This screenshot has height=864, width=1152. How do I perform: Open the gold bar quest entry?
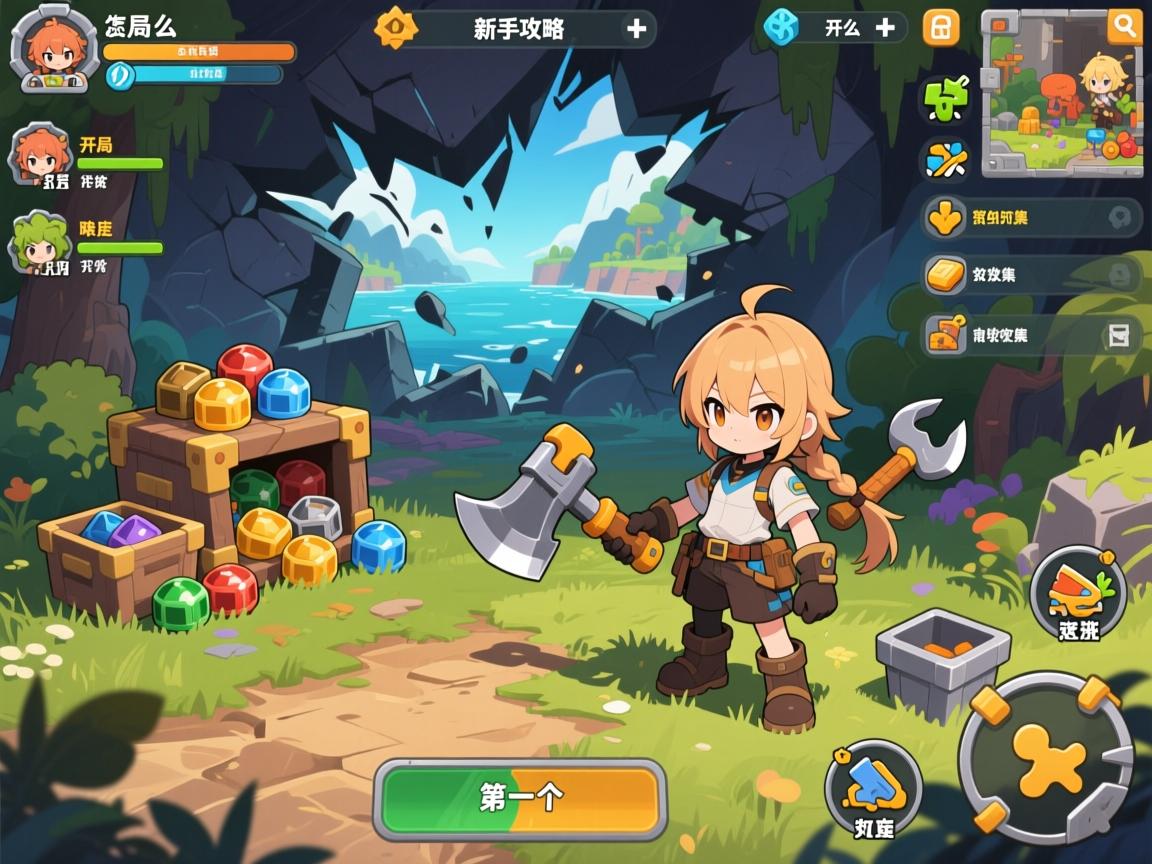[x=1030, y=275]
